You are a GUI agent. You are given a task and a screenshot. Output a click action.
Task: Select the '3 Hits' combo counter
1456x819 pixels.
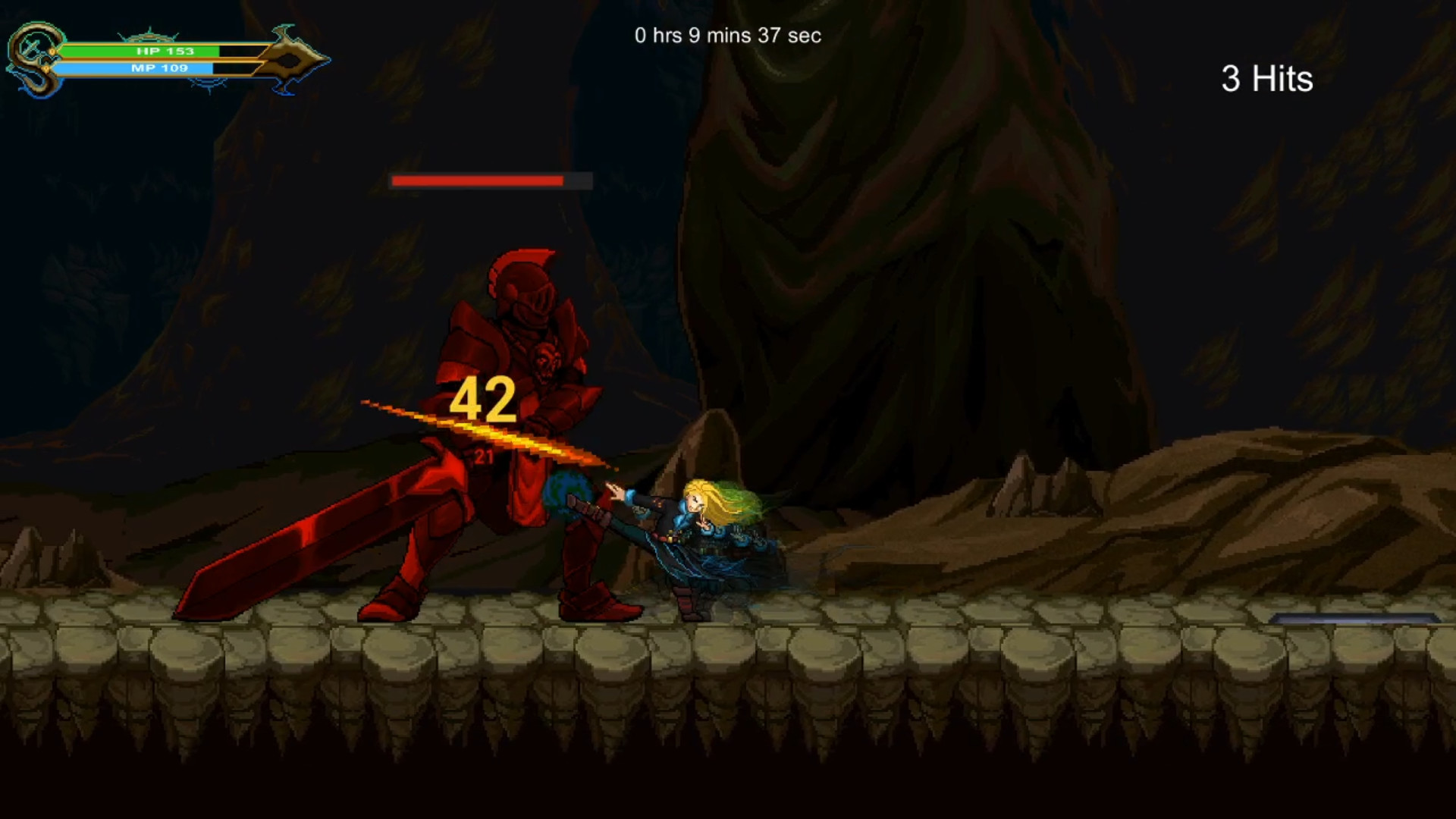[x=1266, y=77]
